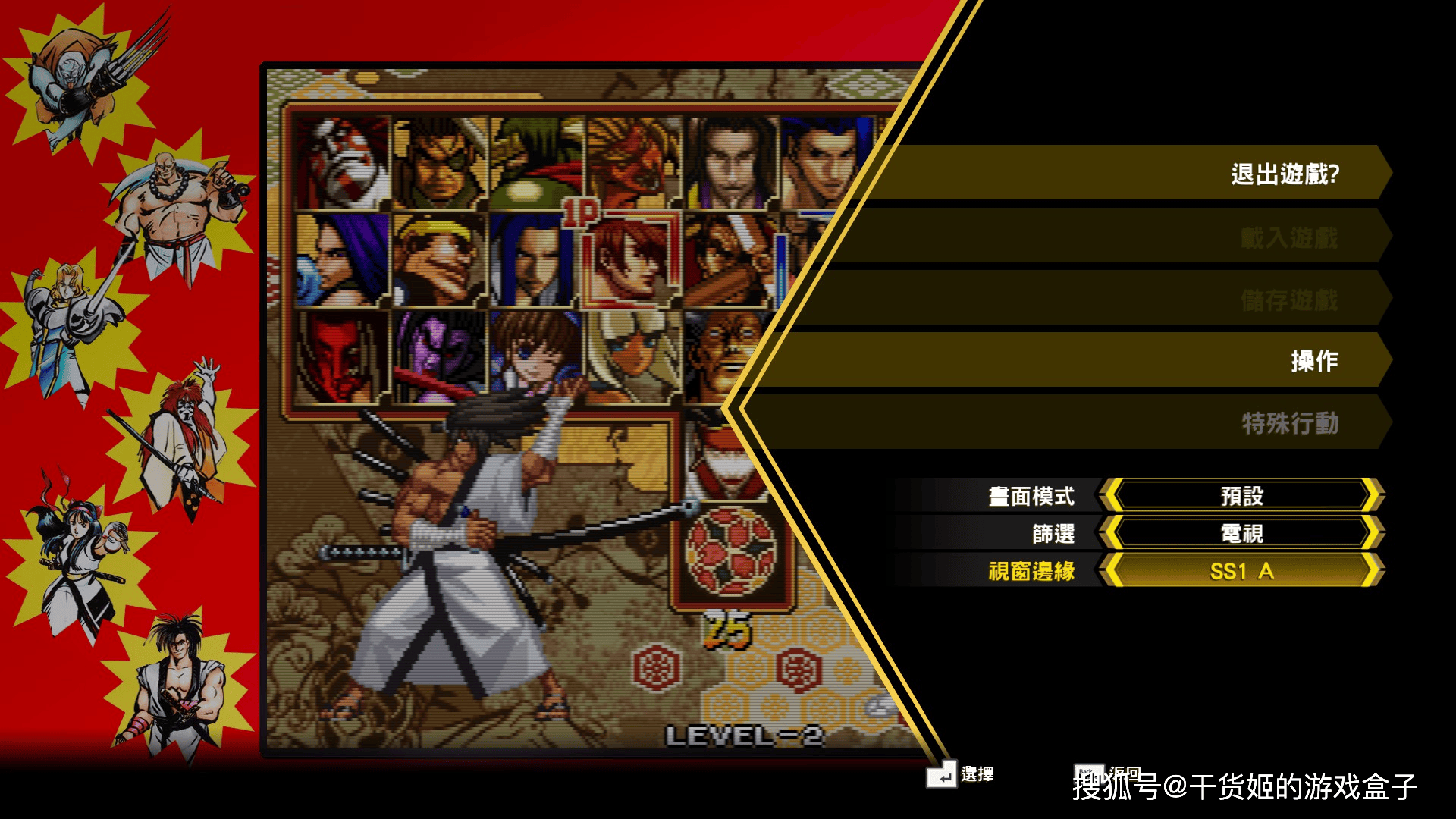Click the right arrow of 篩選 filter
Image resolution: width=1456 pixels, height=819 pixels.
pos(1371,533)
